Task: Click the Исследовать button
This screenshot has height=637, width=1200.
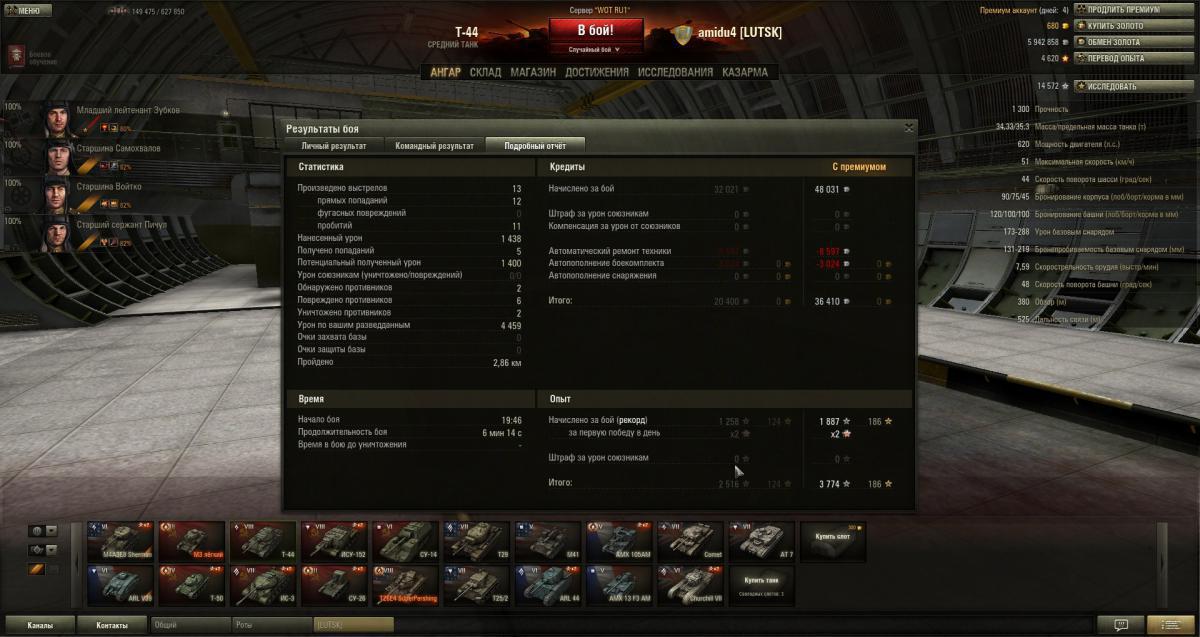Action: click(1111, 86)
